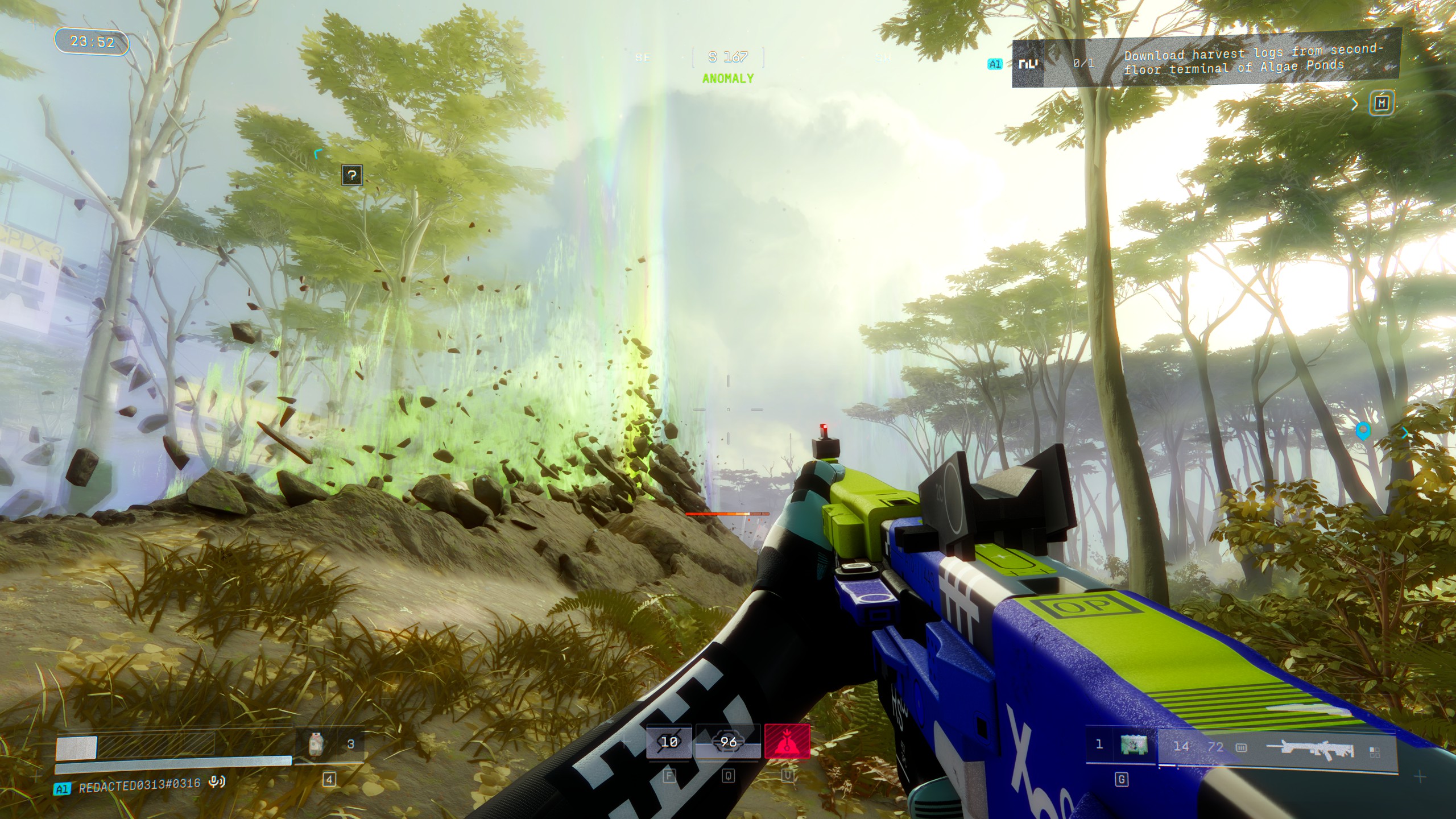
Task: Click the faction logo on objective banner
Action: tap(1028, 64)
